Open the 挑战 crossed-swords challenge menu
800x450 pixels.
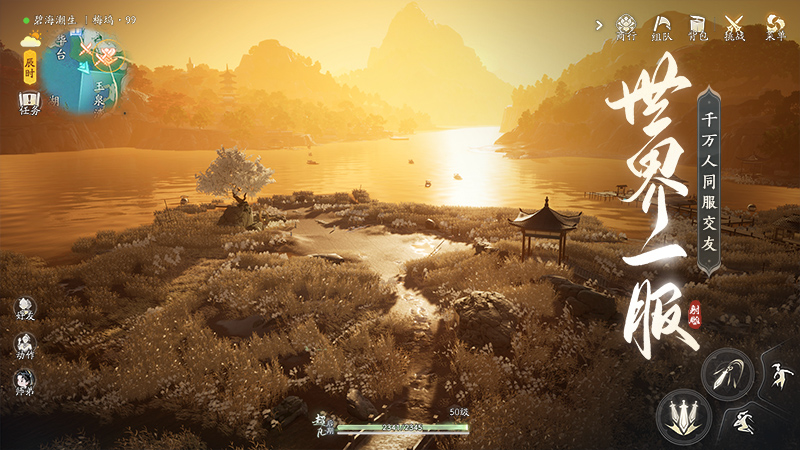click(x=735, y=25)
